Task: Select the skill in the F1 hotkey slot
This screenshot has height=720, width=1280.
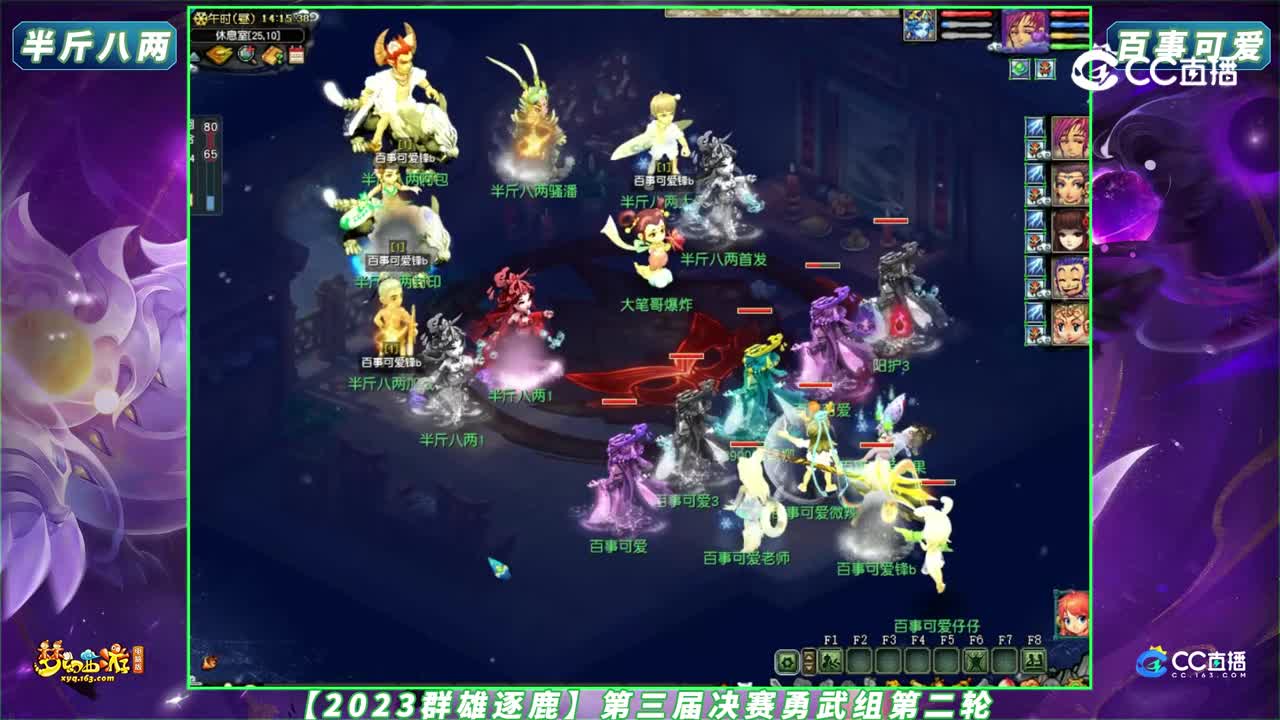Action: click(x=831, y=661)
